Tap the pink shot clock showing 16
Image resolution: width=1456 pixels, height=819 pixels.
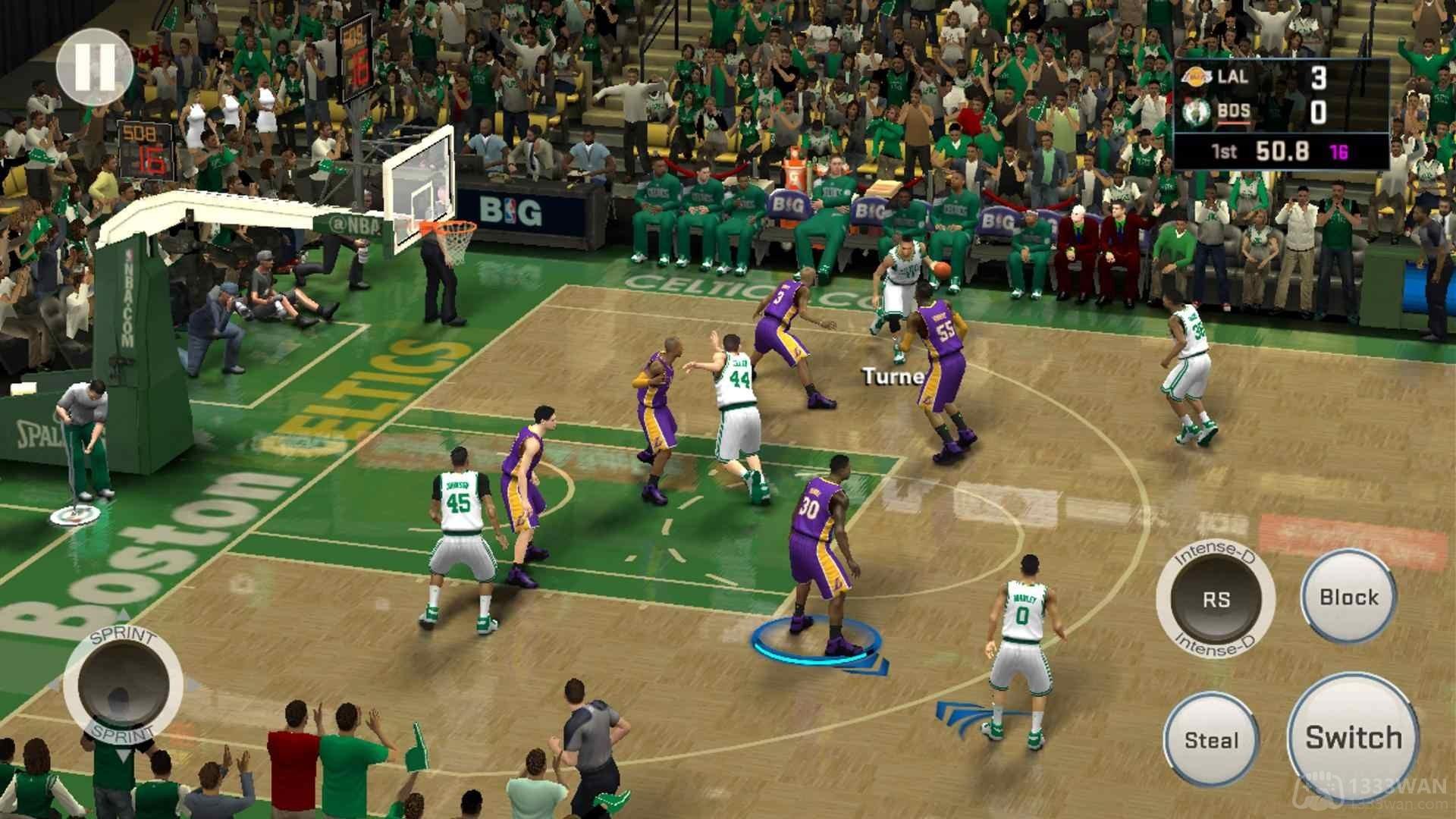tap(1340, 152)
